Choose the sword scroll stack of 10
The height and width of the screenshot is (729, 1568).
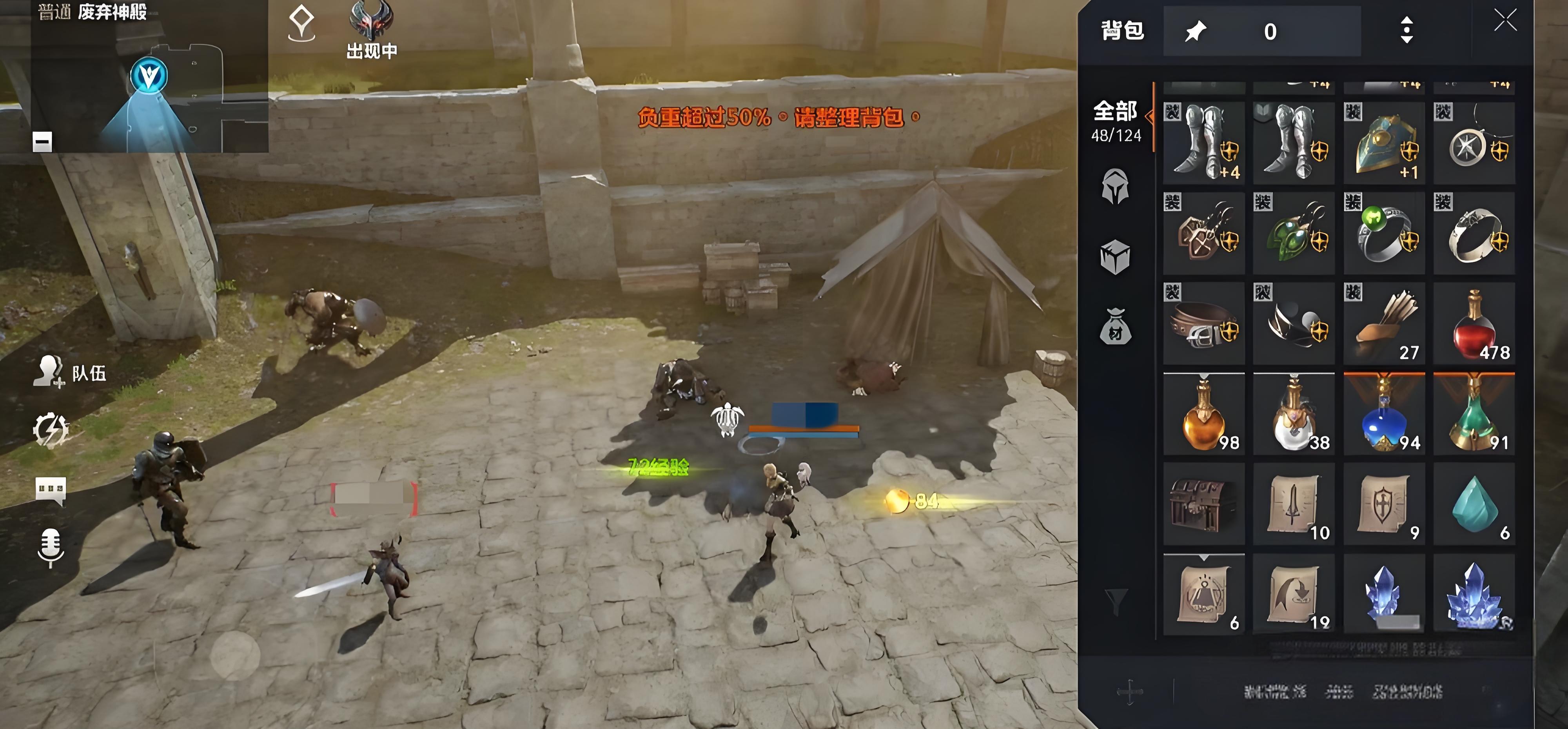point(1294,504)
